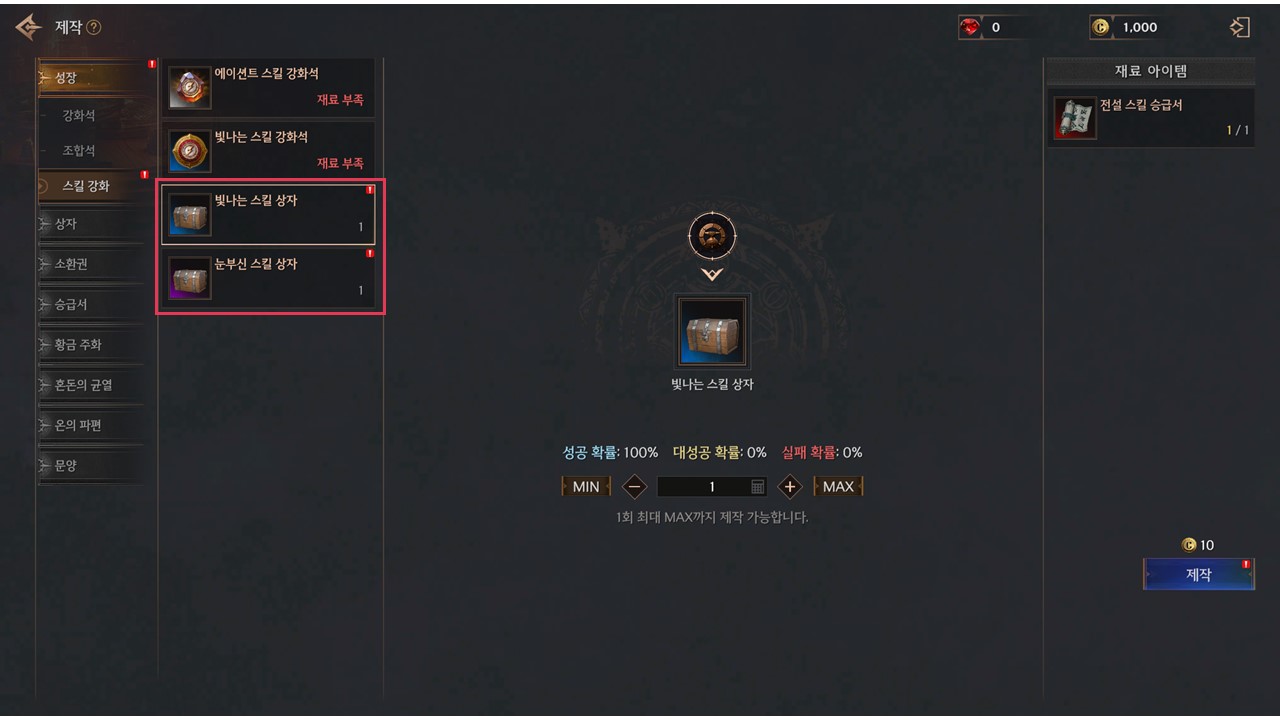Decrease craft quantity with minus button
This screenshot has height=720, width=1280.
tap(634, 487)
